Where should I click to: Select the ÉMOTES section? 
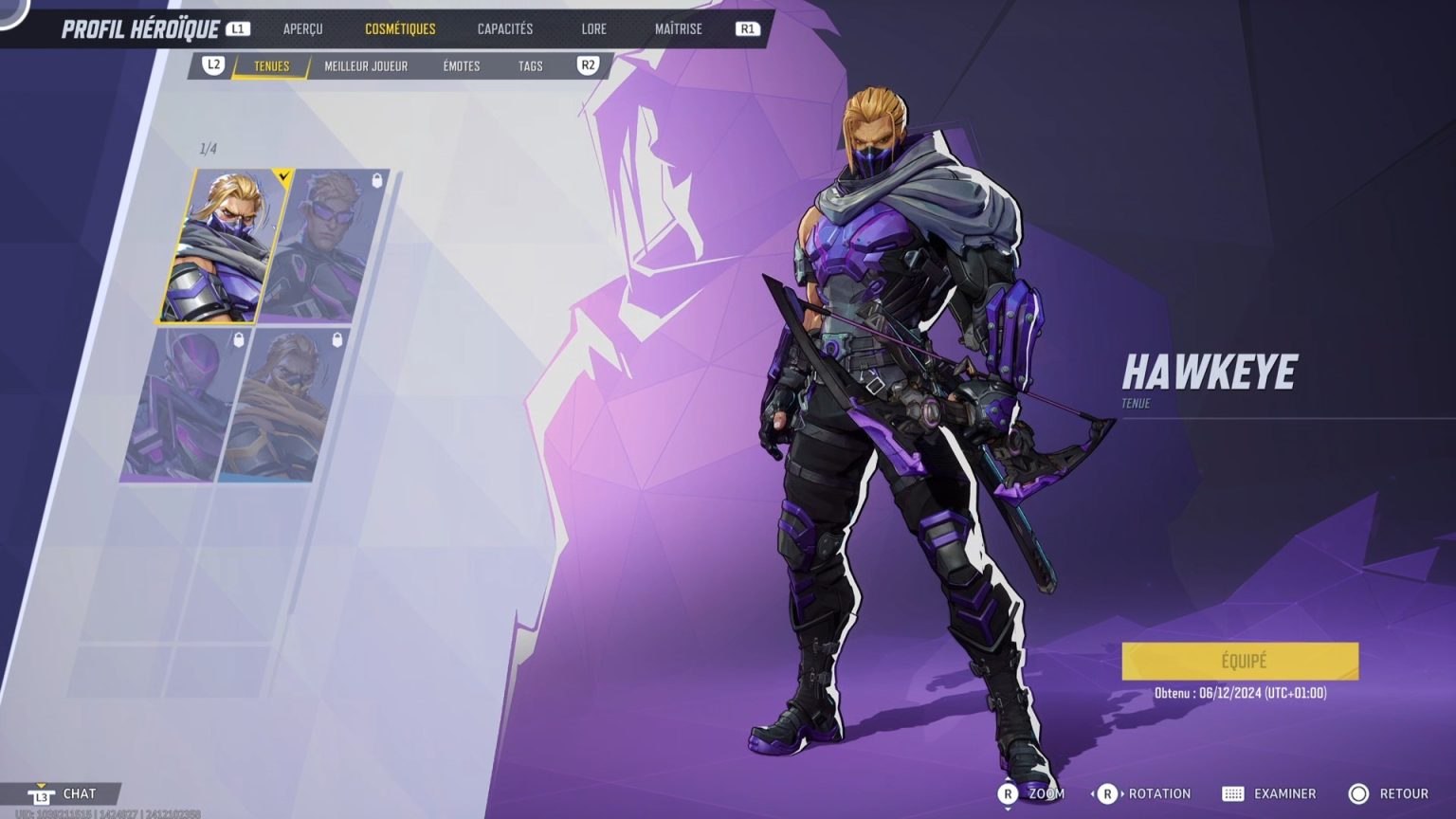click(x=460, y=66)
